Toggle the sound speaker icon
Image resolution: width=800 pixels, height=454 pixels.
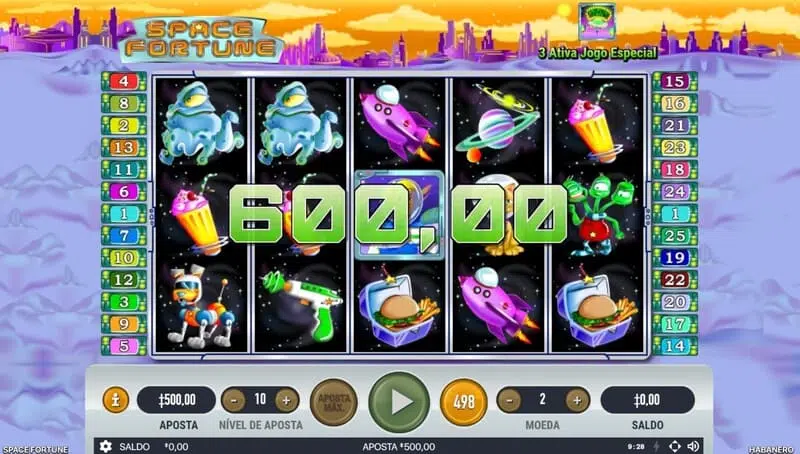[x=693, y=446]
